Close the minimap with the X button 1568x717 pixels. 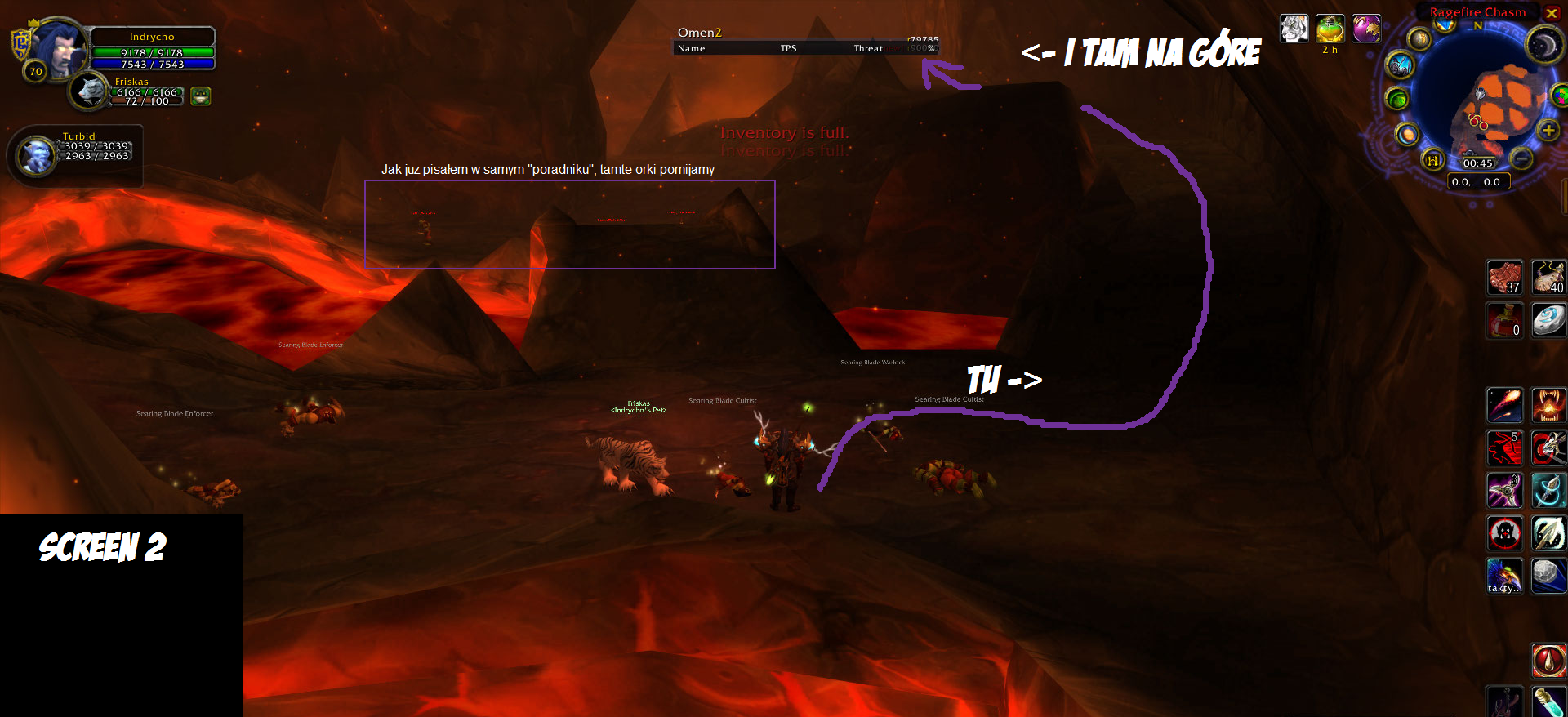[x=1552, y=13]
